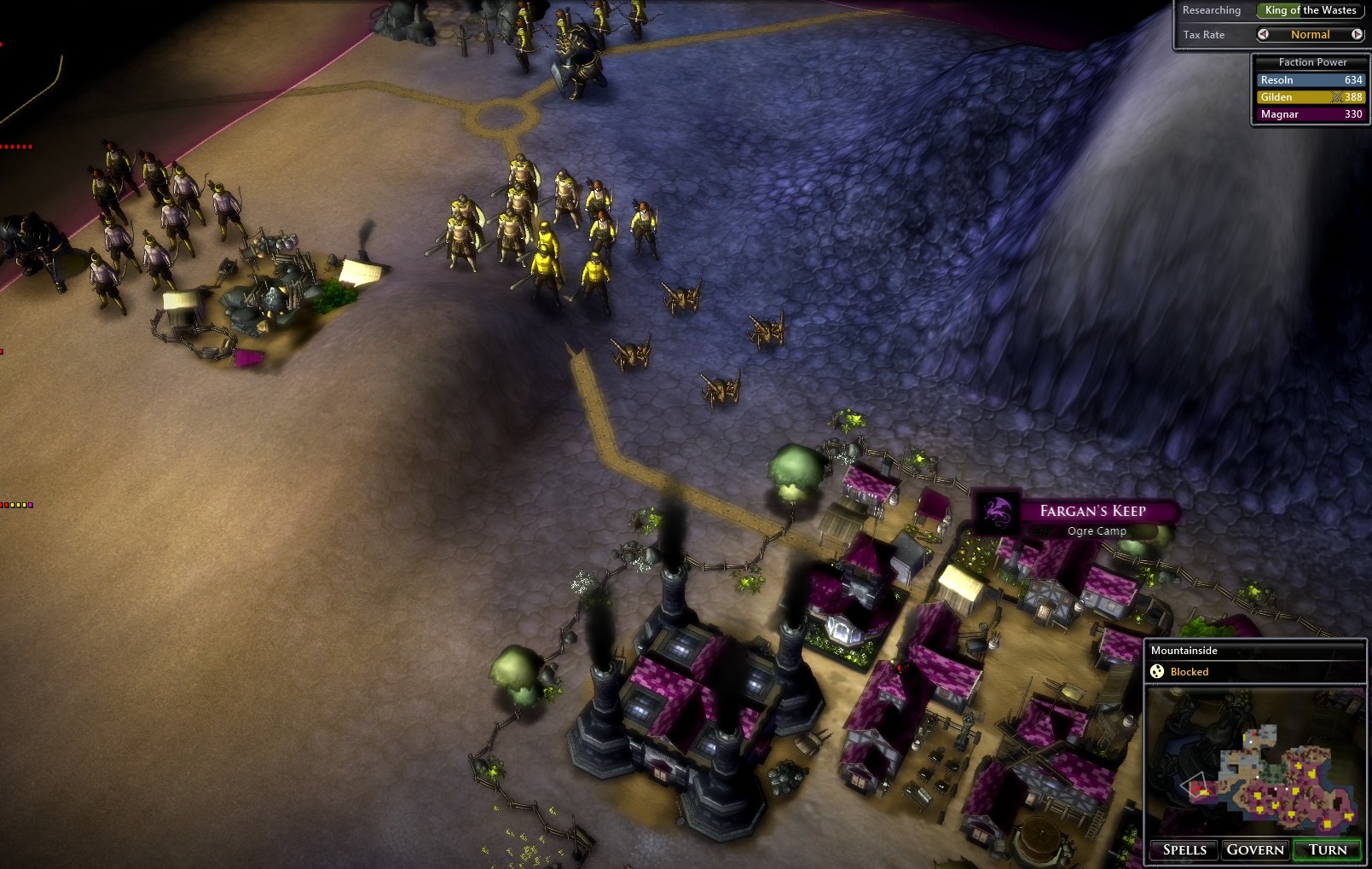
Task: Increase tax rate with right arrow
Action: pos(1357,35)
